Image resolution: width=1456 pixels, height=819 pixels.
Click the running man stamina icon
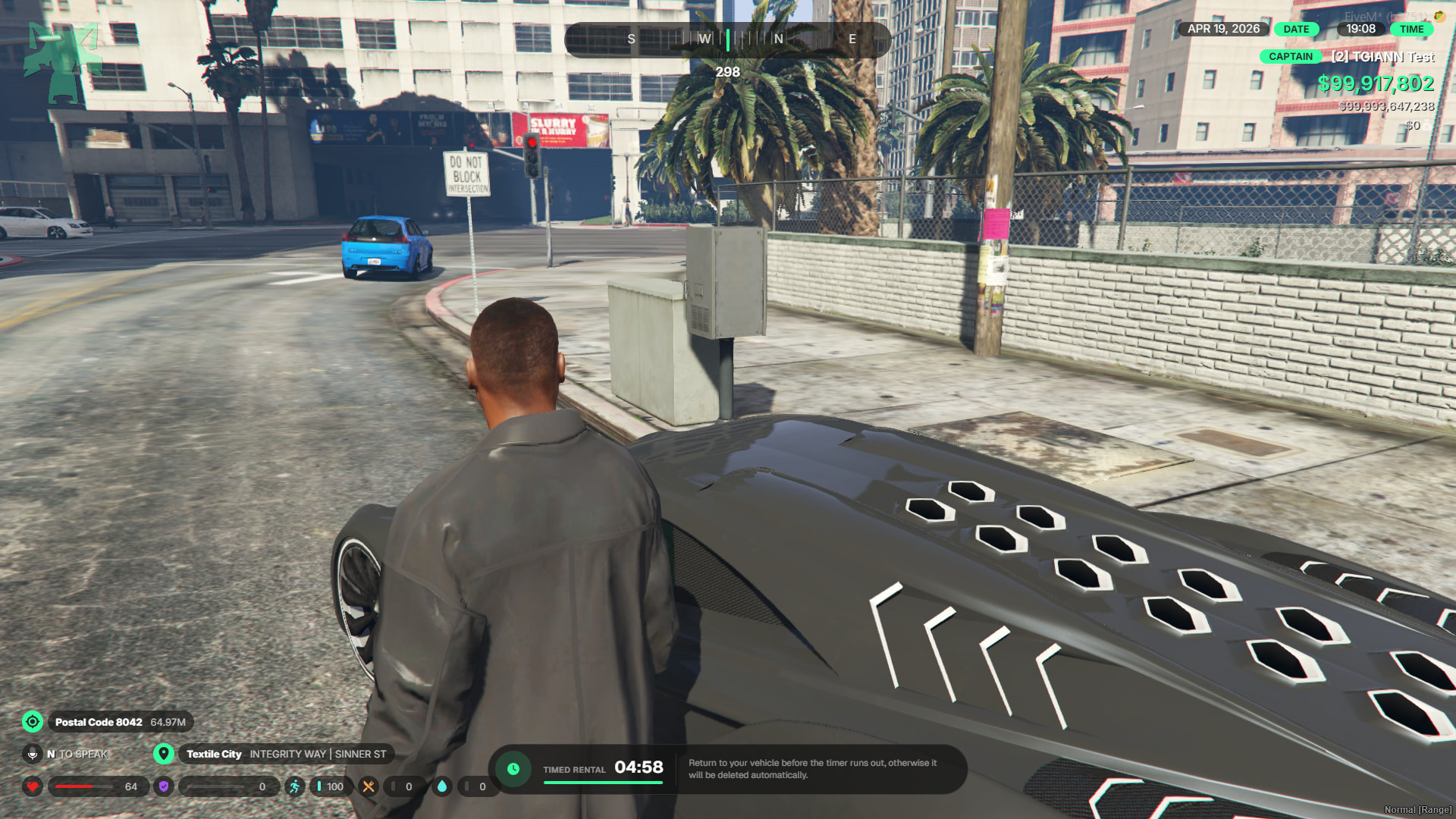pyautogui.click(x=294, y=786)
